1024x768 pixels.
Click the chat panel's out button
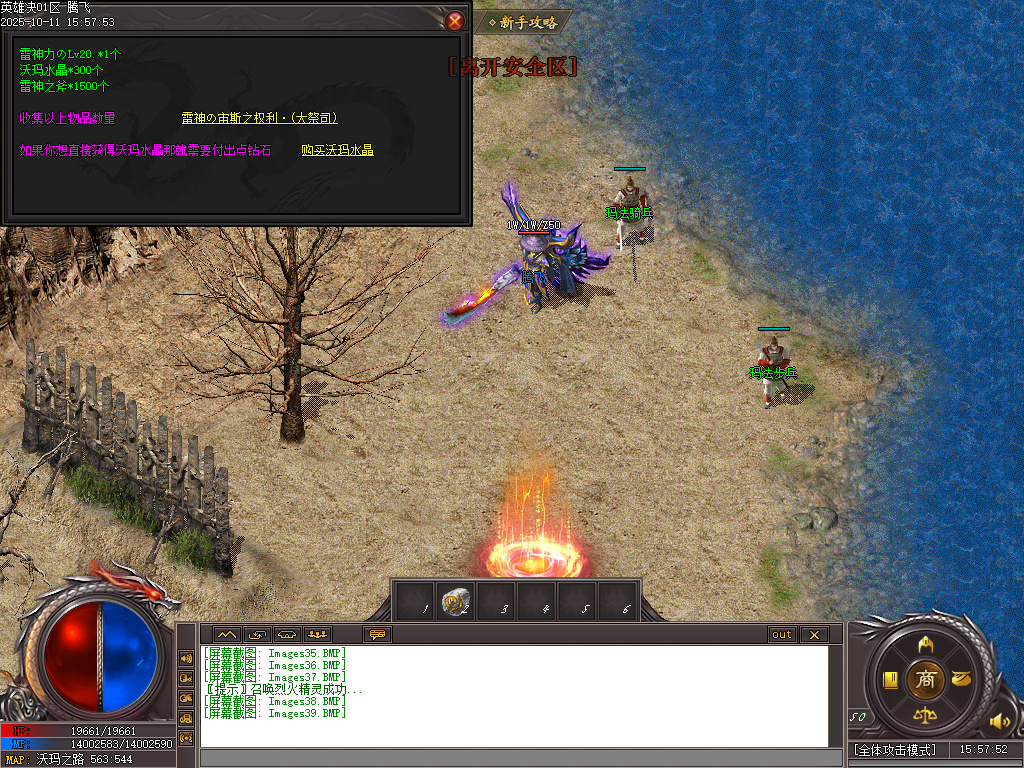[x=782, y=634]
